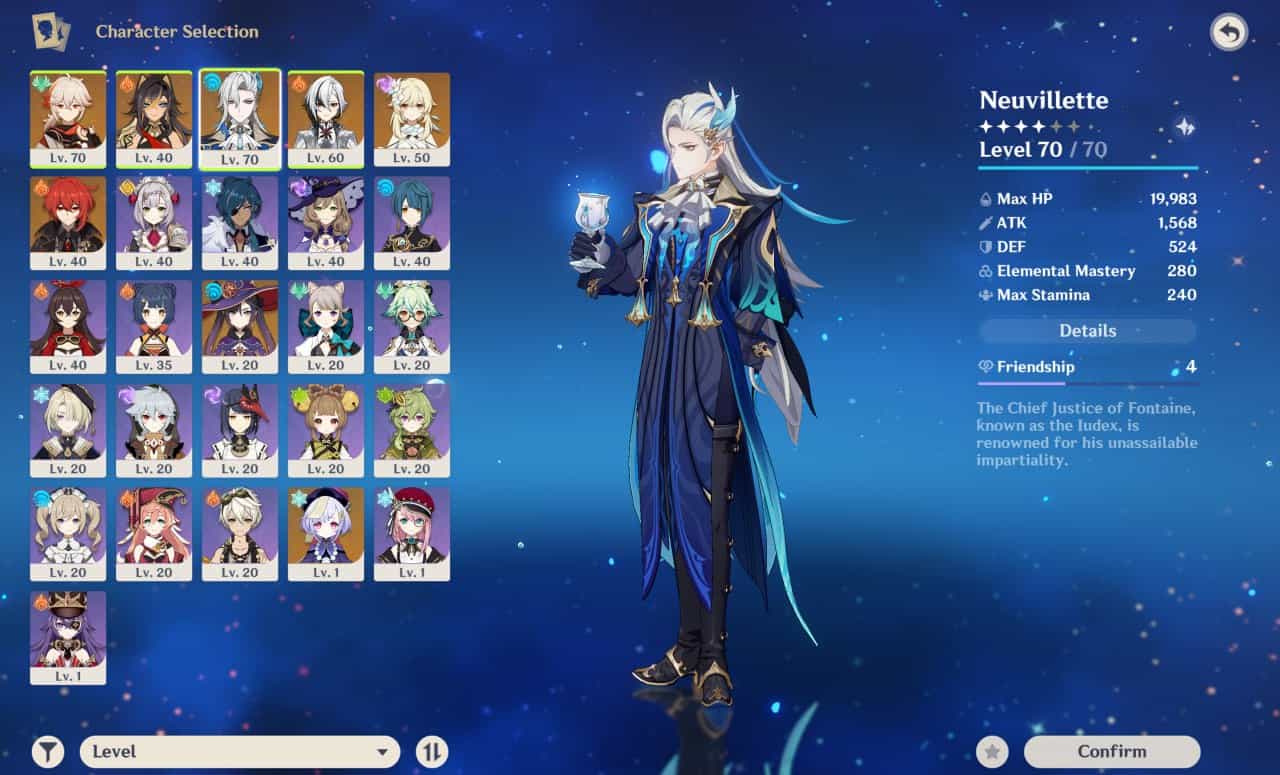Toggle the sort order arrows button
Screen dimensions: 1280x775
click(431, 751)
